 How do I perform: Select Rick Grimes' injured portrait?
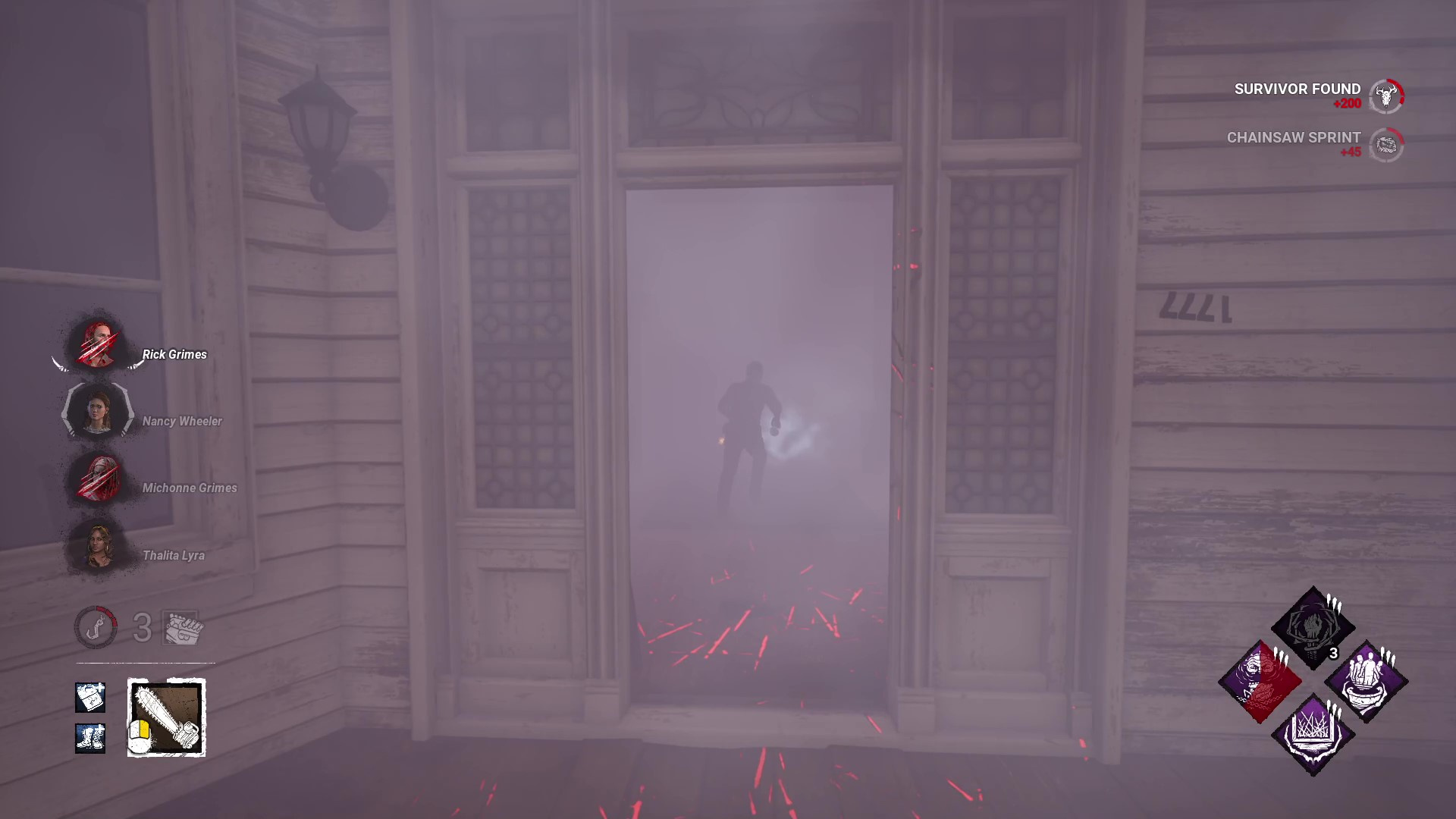pyautogui.click(x=97, y=347)
